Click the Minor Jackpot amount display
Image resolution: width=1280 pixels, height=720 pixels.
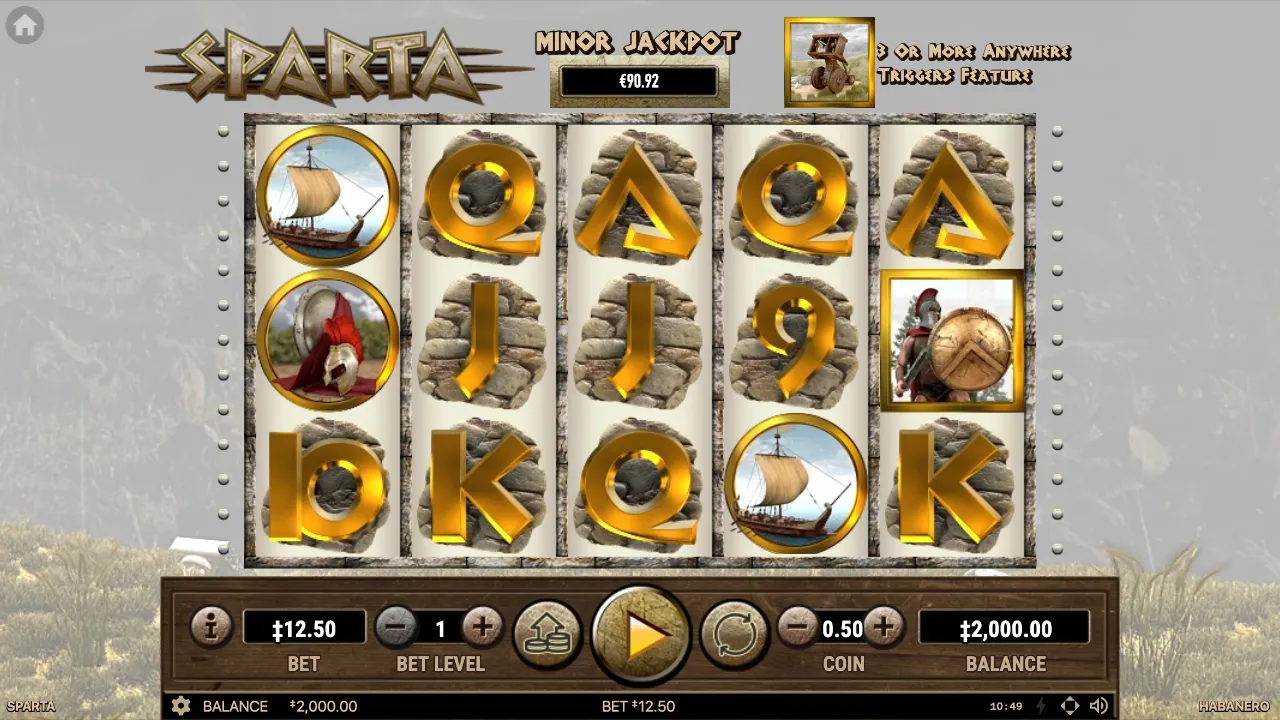point(638,81)
